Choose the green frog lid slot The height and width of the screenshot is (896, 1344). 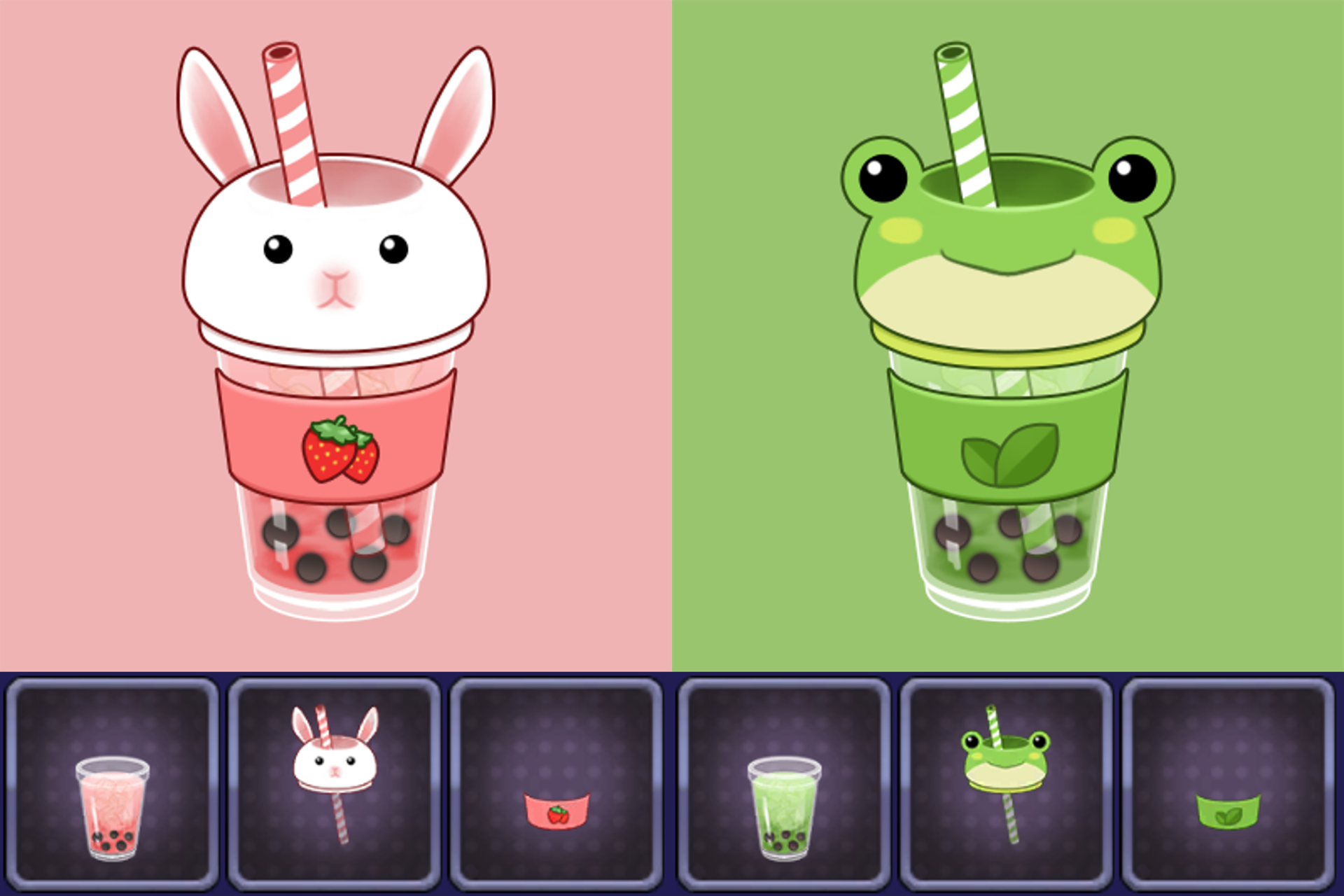1006,785
